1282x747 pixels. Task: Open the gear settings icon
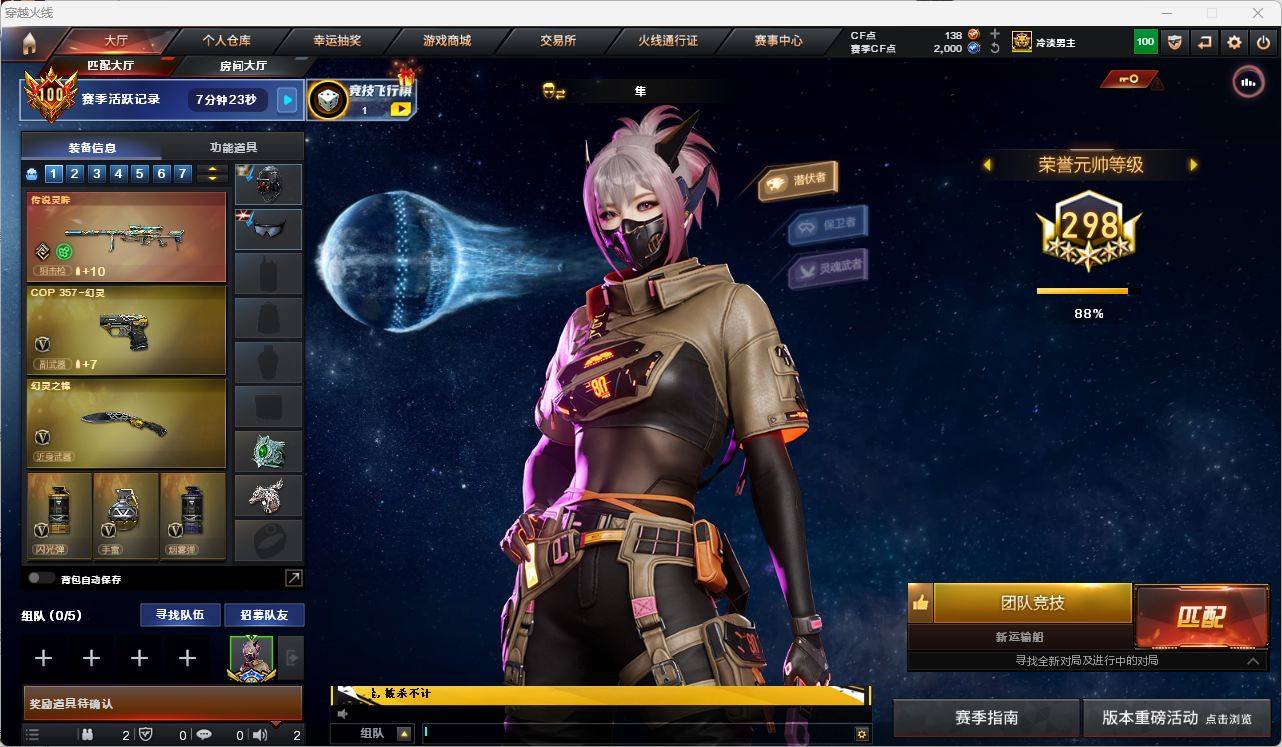(x=1234, y=42)
